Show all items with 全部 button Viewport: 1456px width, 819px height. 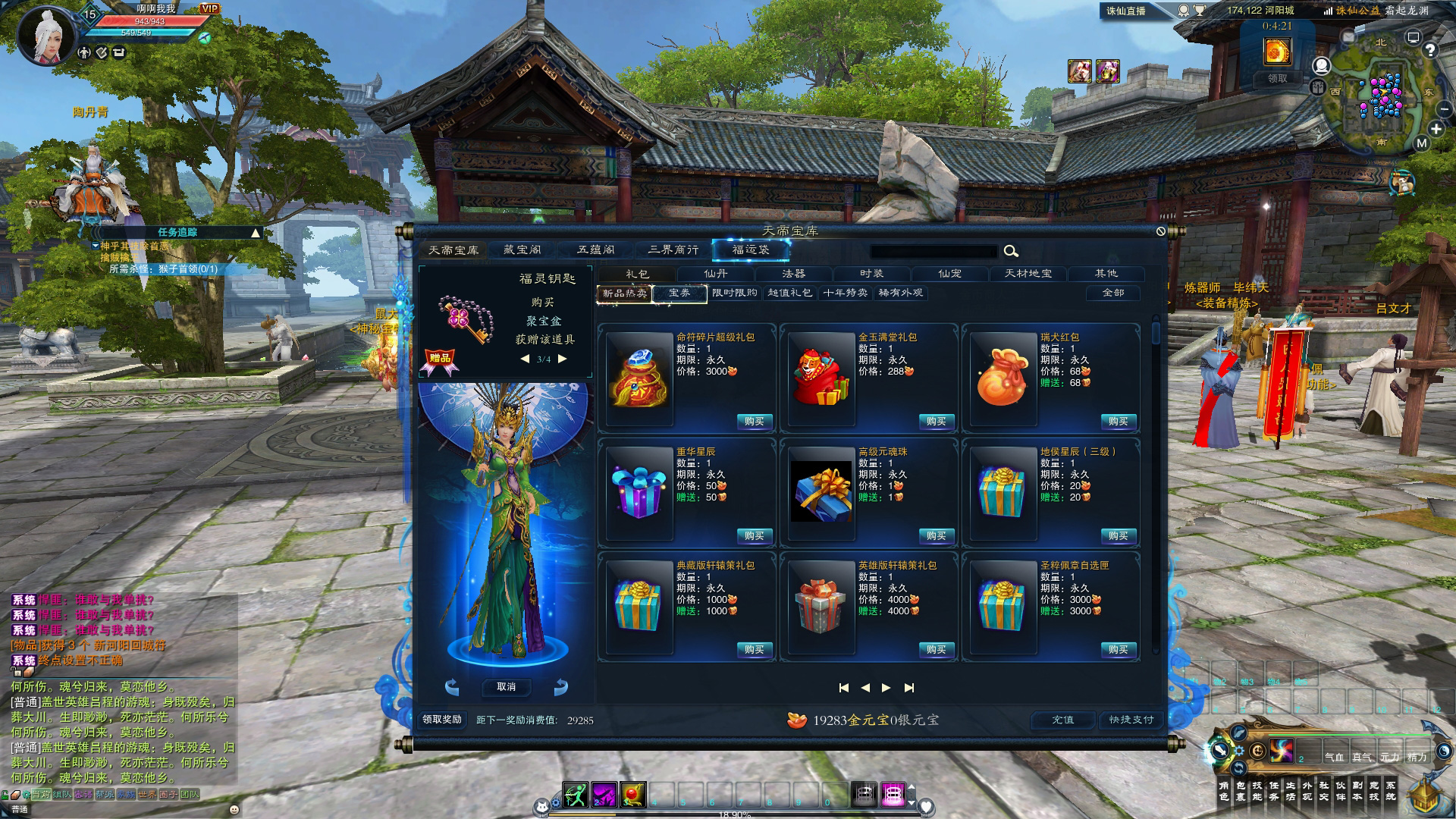pyautogui.click(x=1112, y=293)
